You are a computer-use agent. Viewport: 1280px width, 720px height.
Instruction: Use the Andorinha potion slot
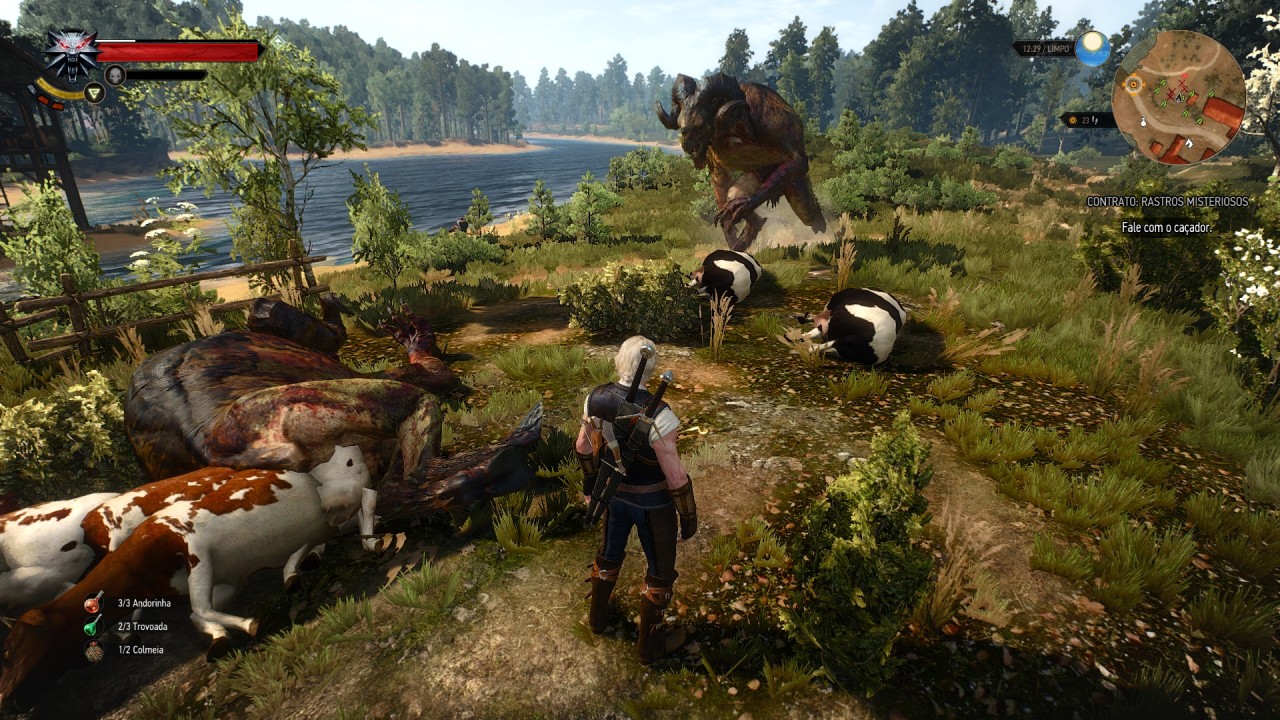click(x=93, y=603)
